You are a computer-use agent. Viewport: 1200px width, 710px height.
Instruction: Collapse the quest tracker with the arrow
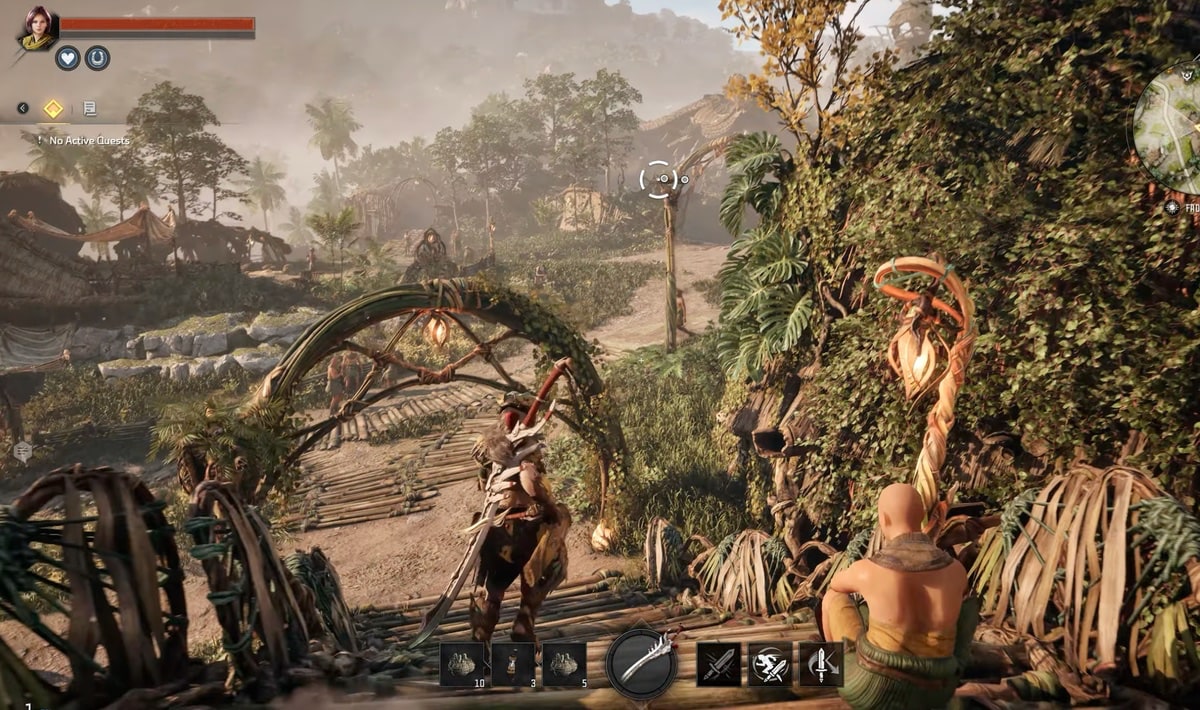click(x=23, y=108)
